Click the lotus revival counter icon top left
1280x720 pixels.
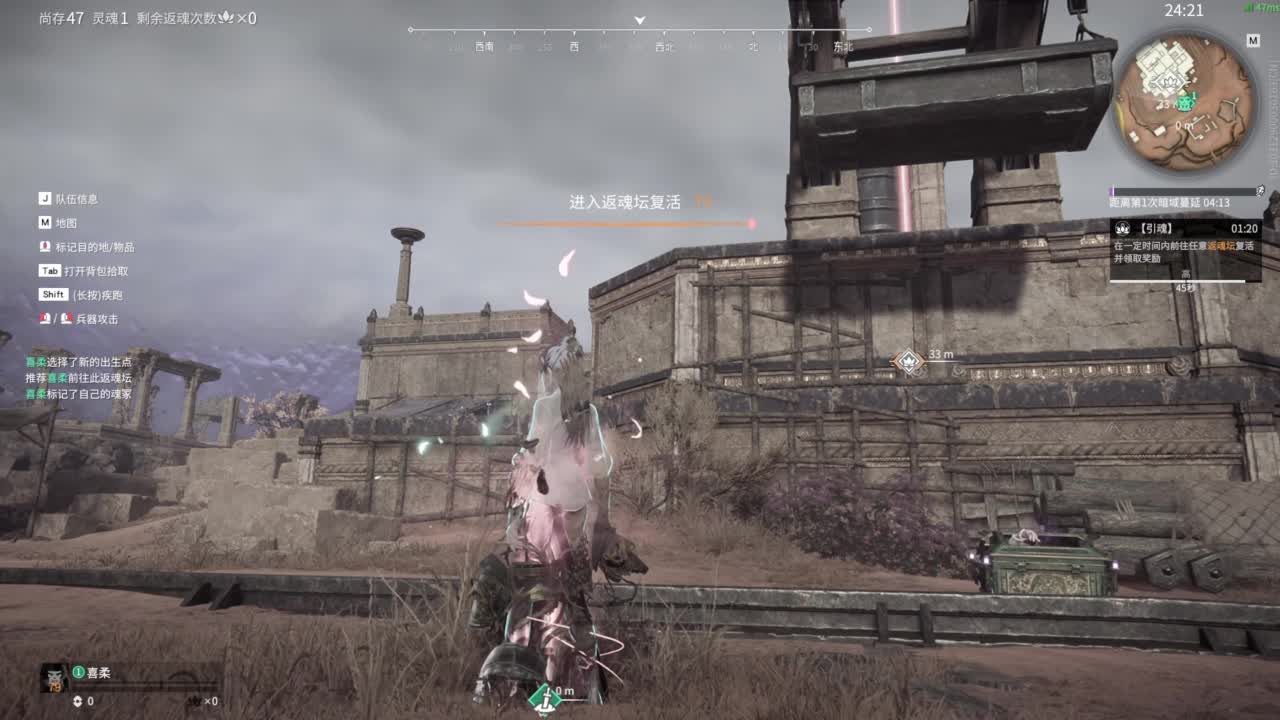[227, 16]
